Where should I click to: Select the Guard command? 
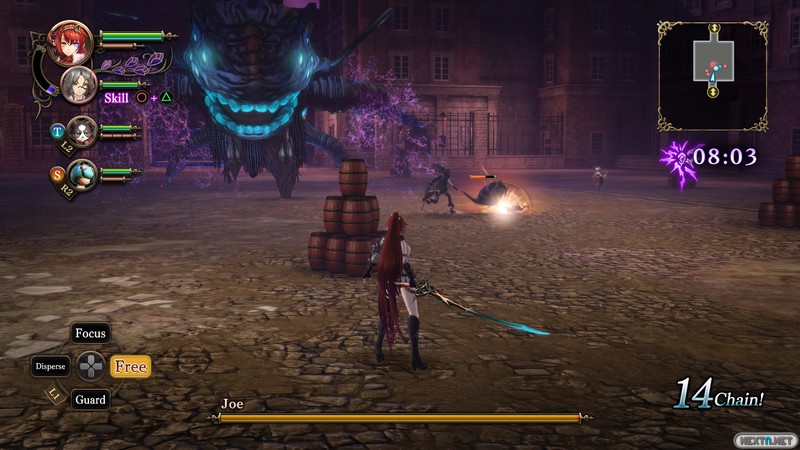click(90, 399)
